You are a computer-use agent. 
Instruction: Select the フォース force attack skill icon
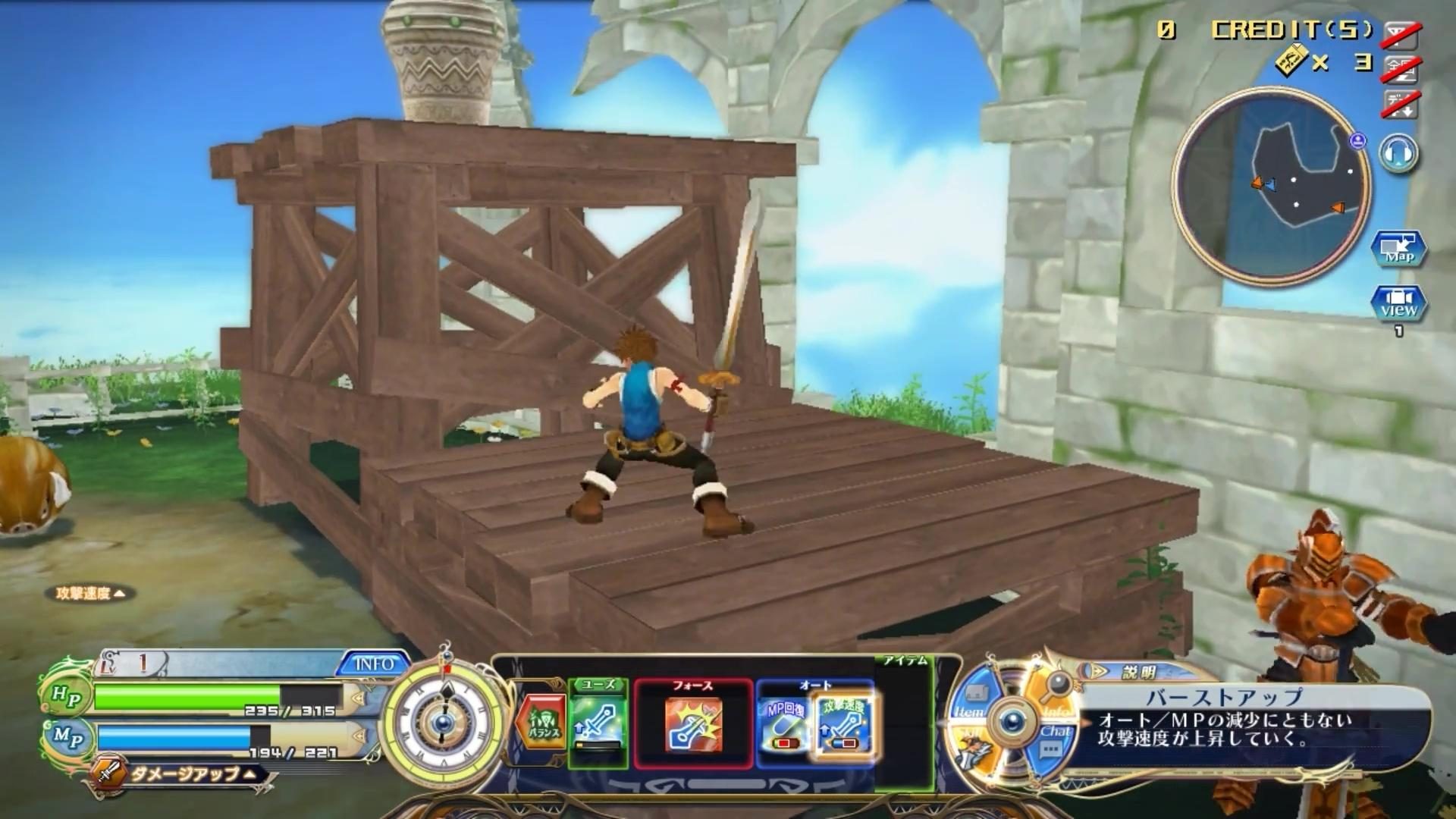click(x=692, y=726)
